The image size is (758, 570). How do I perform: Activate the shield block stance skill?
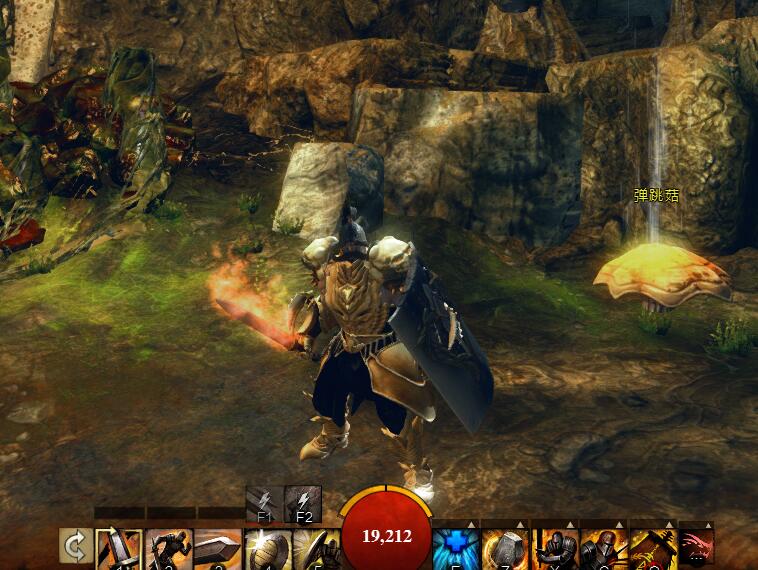pyautogui.click(x=315, y=550)
